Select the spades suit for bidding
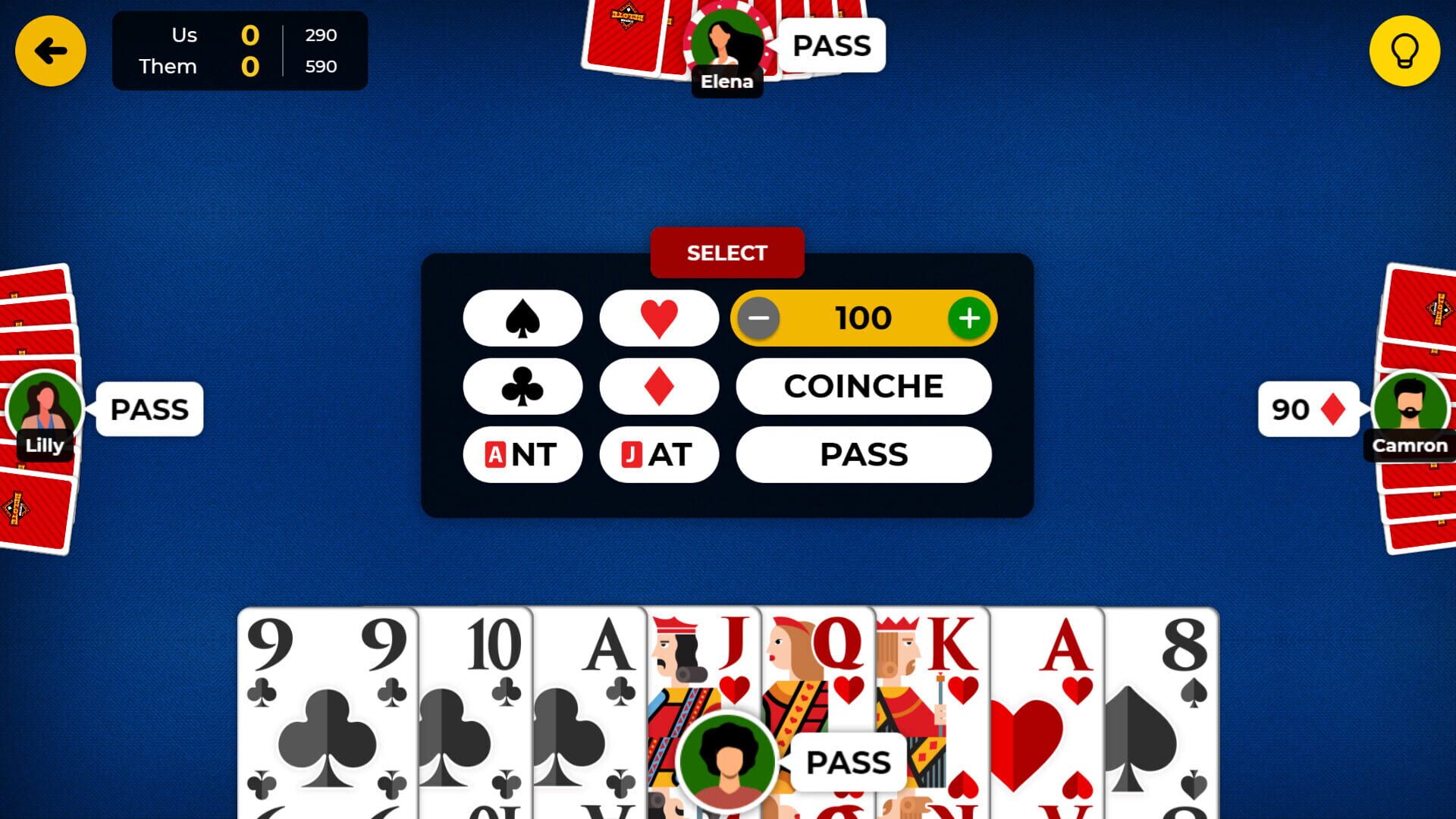The width and height of the screenshot is (1456, 819). click(523, 318)
